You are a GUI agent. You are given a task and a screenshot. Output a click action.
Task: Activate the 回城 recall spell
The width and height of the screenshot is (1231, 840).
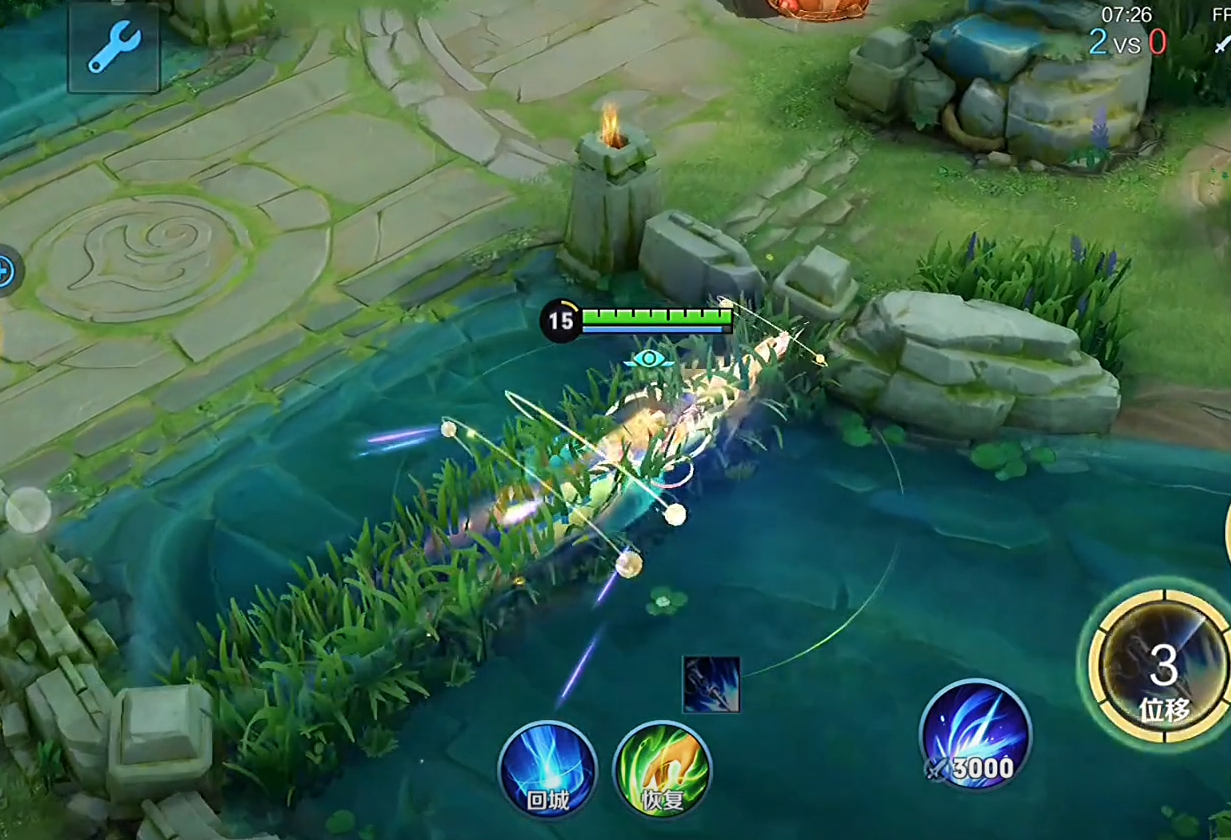(x=547, y=770)
